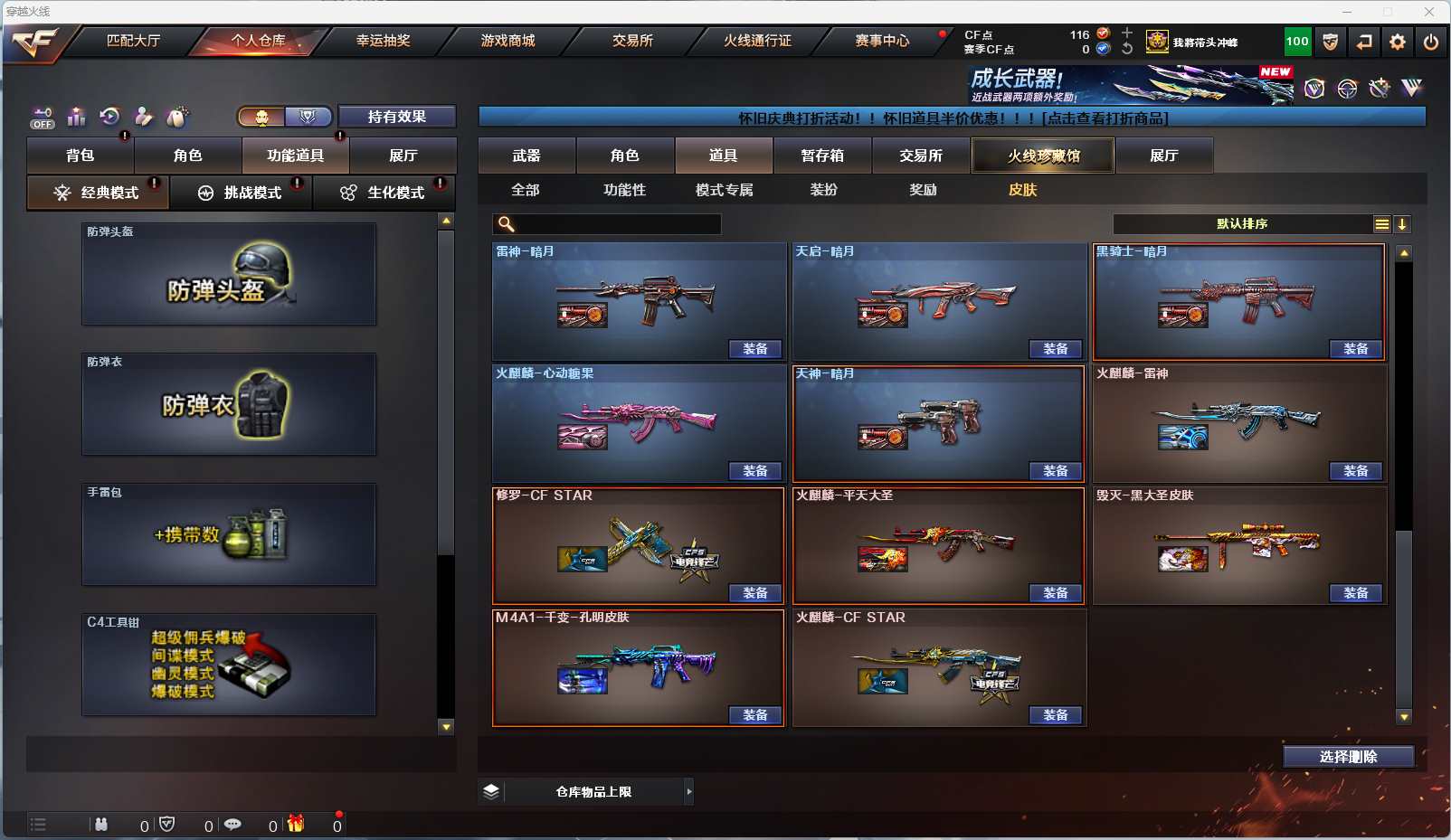Screen dimensions: 1451x840
Task: Open 火线通行证 battle pass
Action: click(x=757, y=41)
